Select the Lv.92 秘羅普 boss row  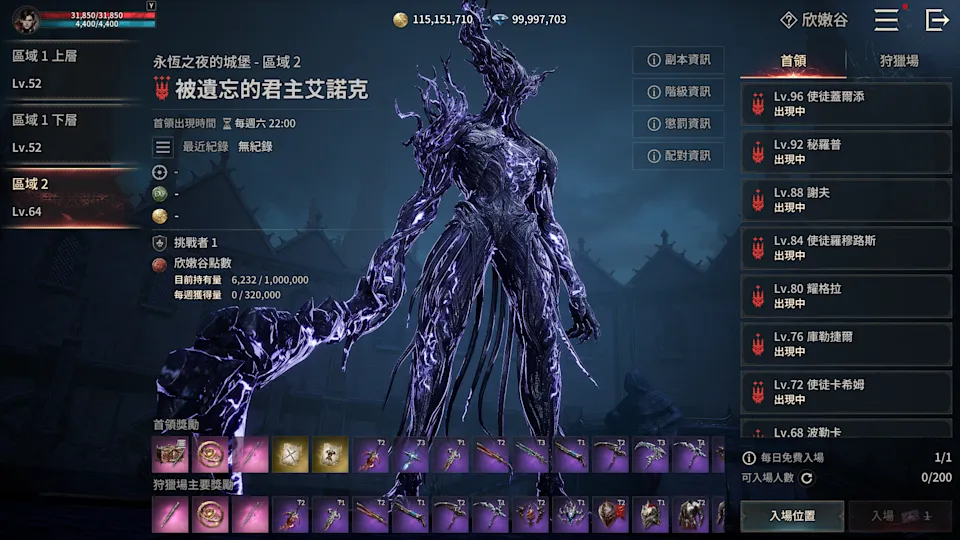coord(845,152)
